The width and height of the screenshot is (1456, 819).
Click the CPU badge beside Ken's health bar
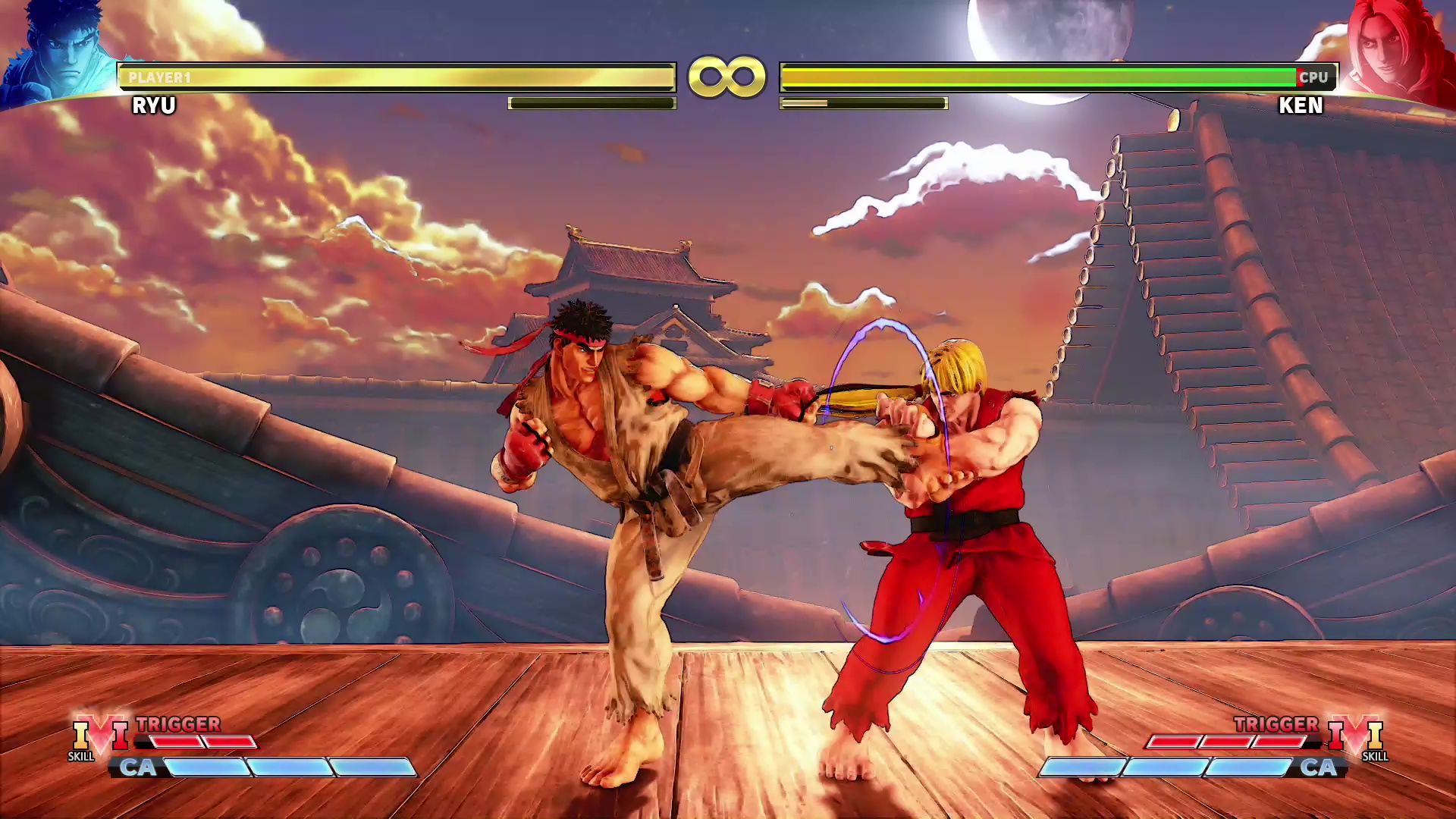pyautogui.click(x=1313, y=76)
